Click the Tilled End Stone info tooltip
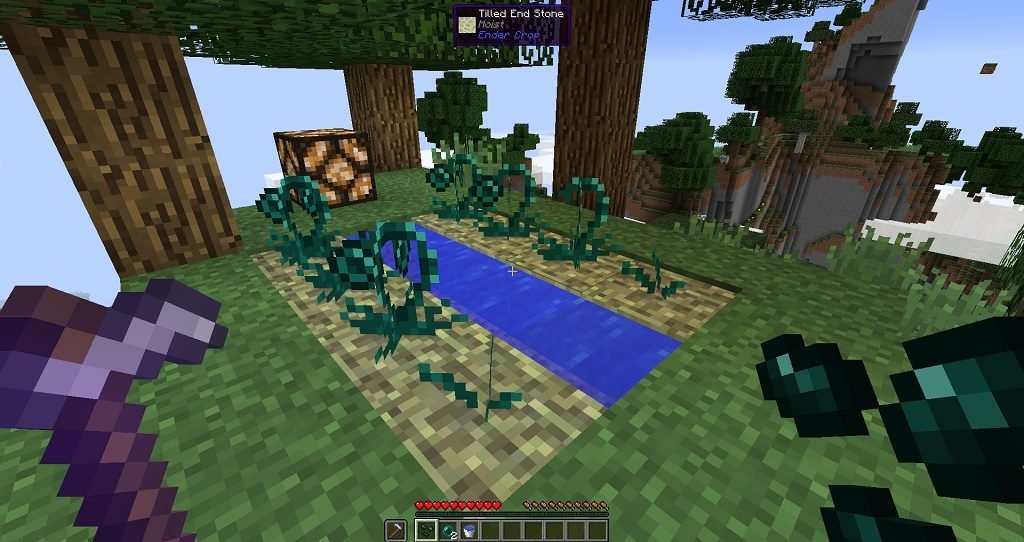 [x=511, y=24]
